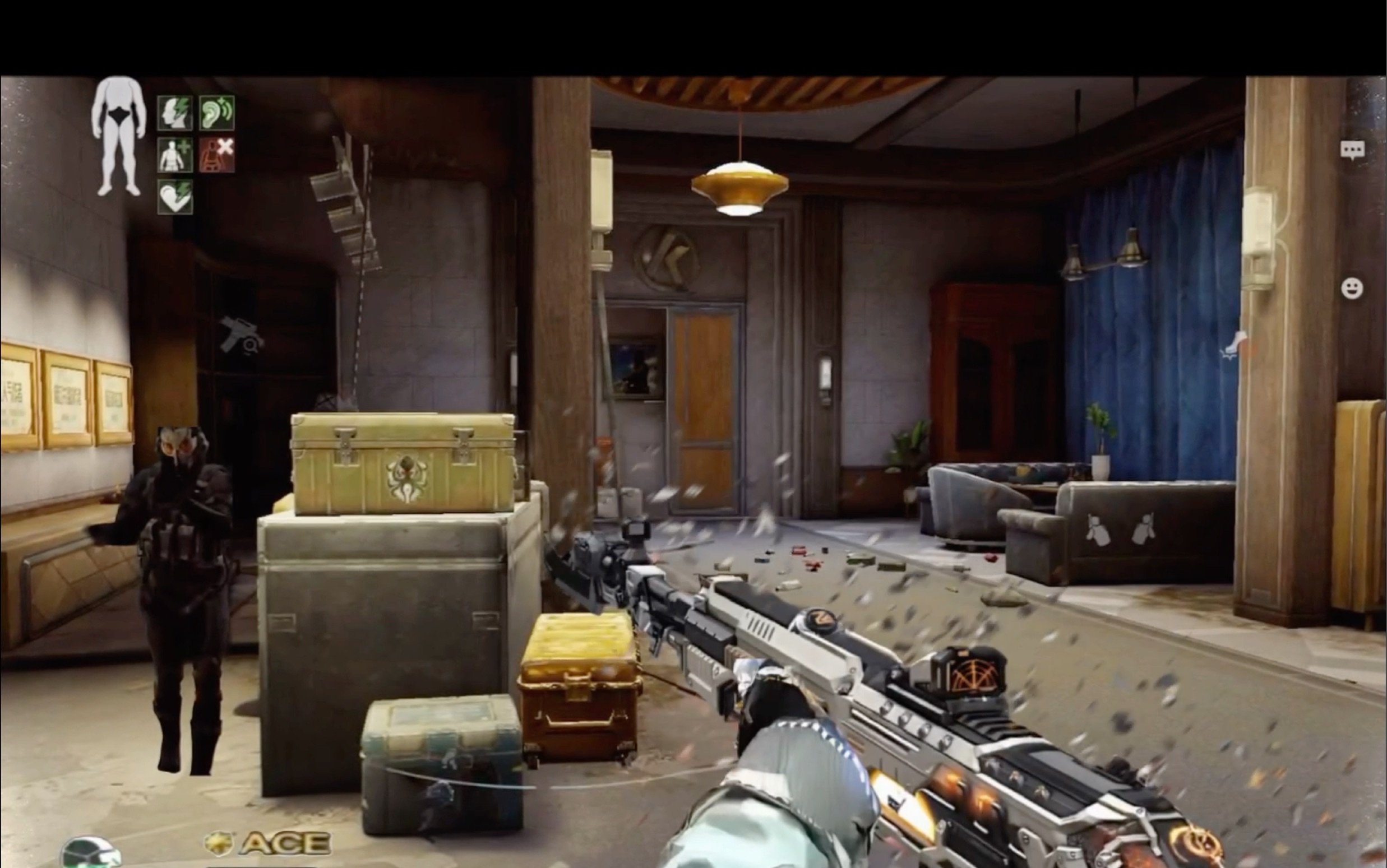
Task: Select the ear with sound waves buff icon
Action: click(x=216, y=113)
